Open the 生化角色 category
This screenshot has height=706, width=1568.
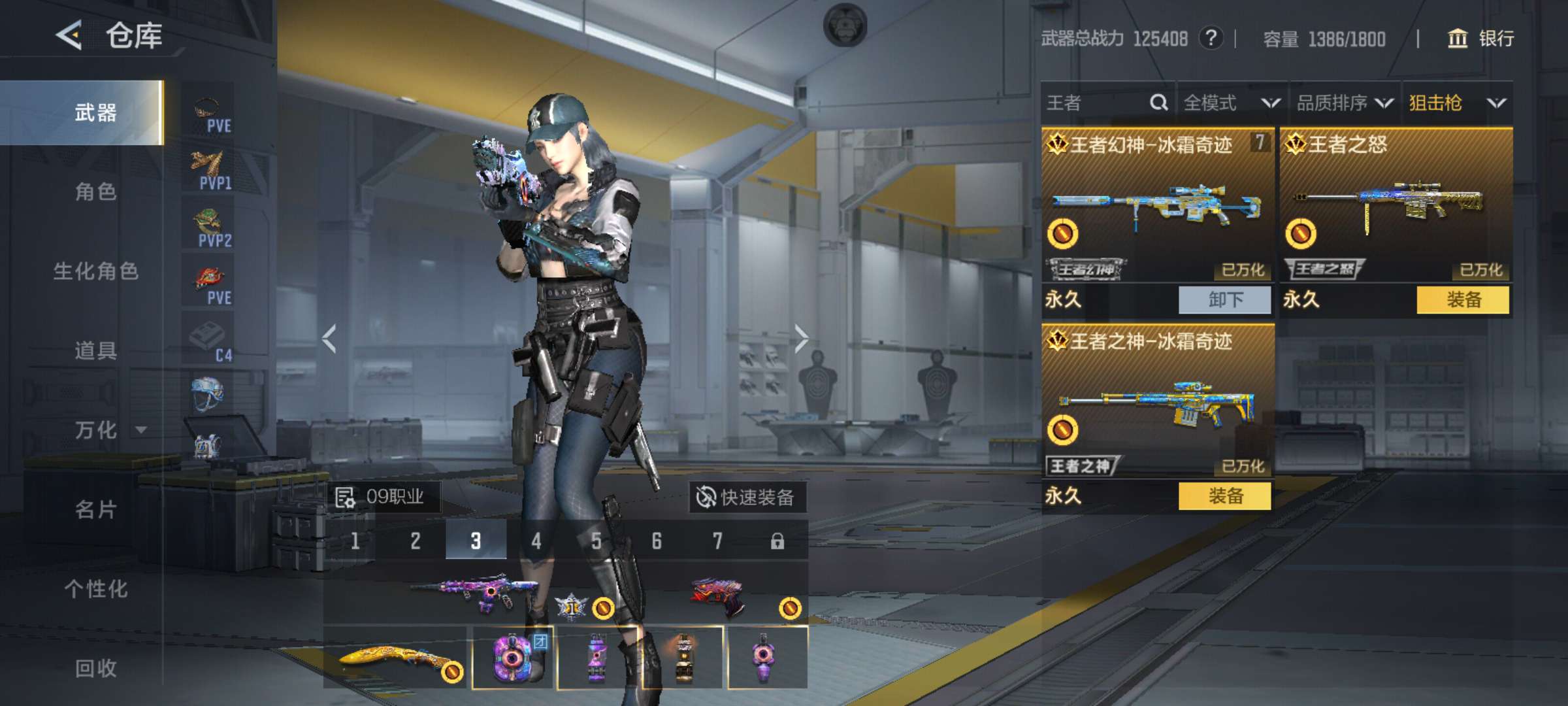[95, 271]
